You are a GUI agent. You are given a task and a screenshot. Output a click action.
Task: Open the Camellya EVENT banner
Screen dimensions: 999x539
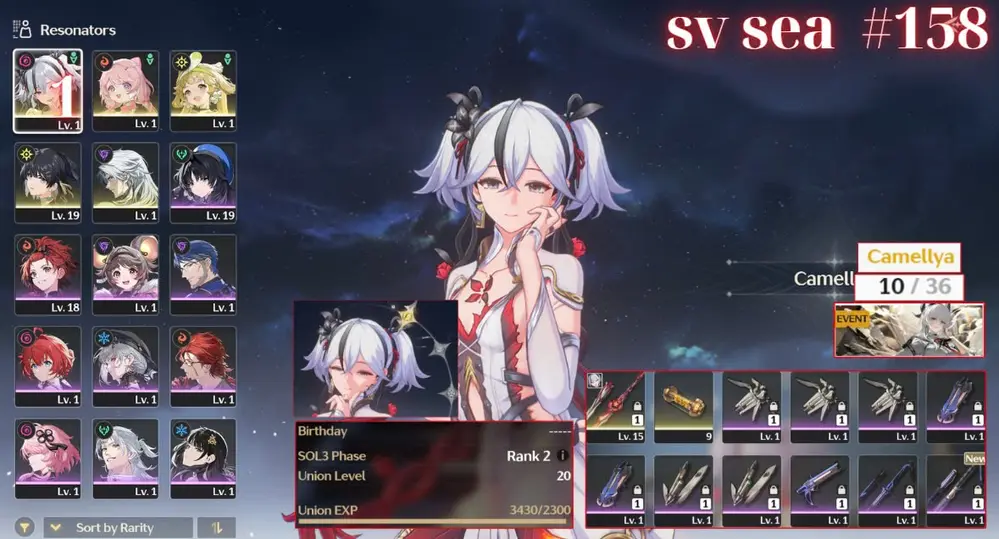pos(909,330)
